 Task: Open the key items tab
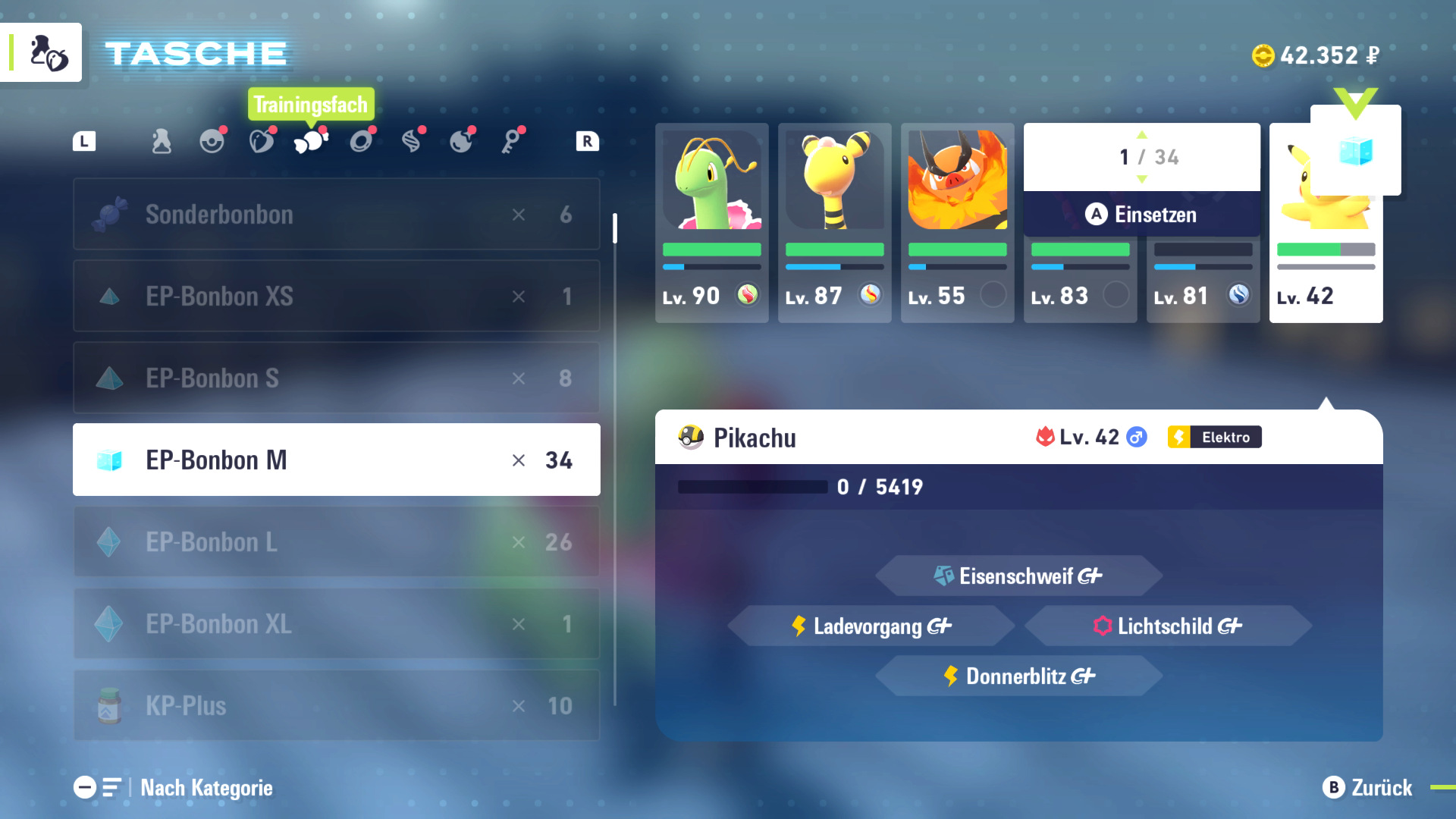pyautogui.click(x=511, y=141)
